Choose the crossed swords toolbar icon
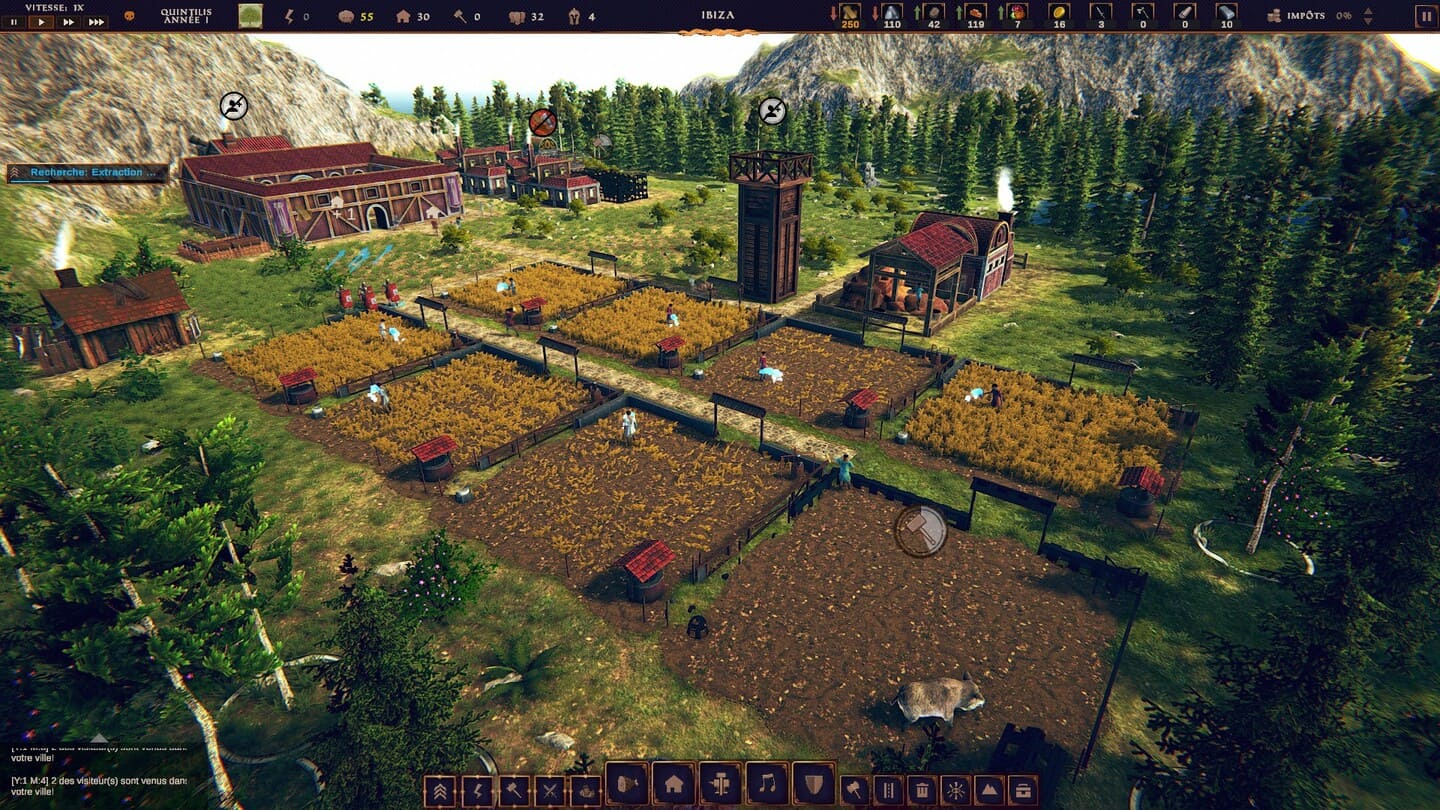 (x=550, y=791)
